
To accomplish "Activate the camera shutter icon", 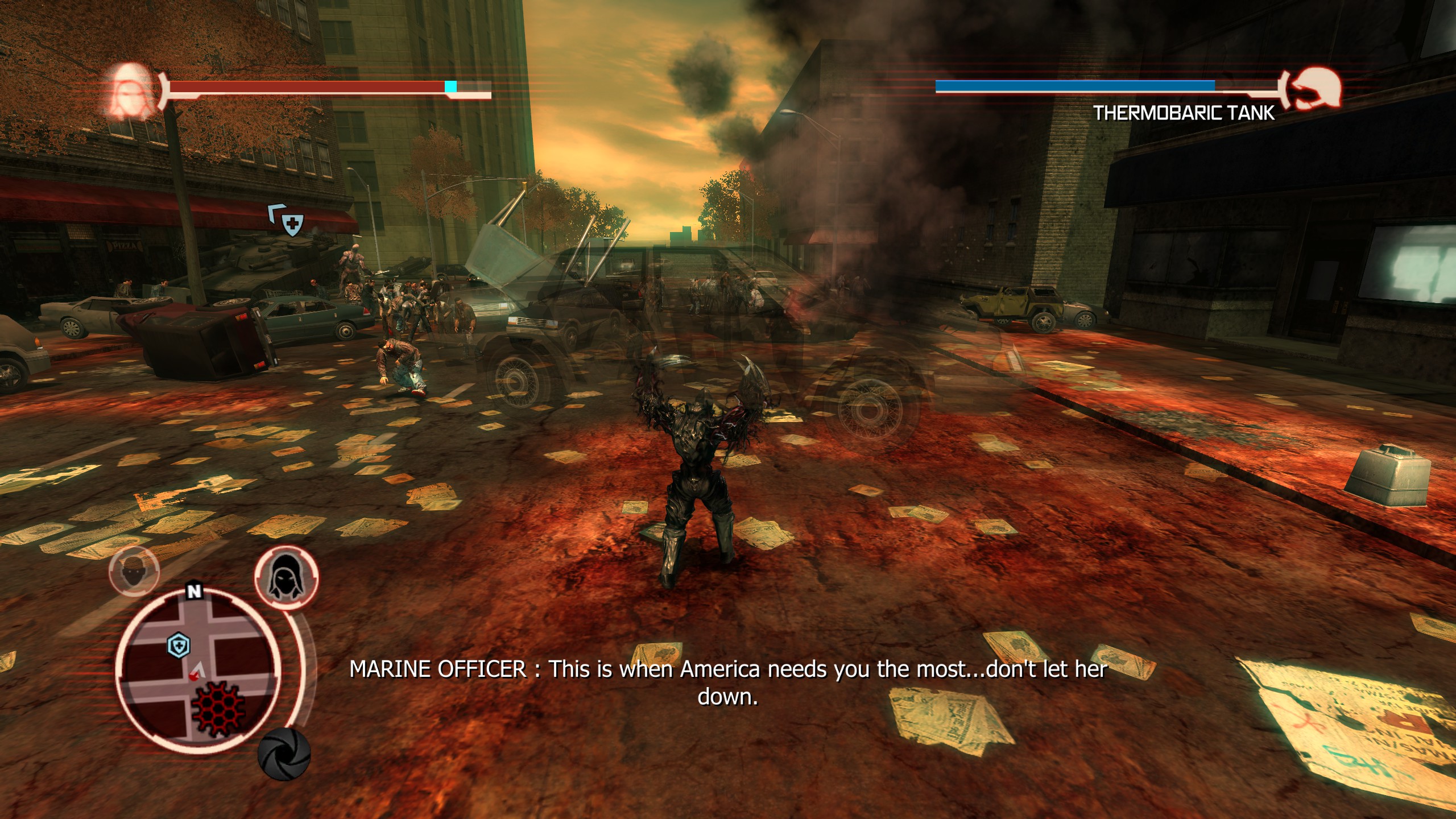I will [x=284, y=753].
